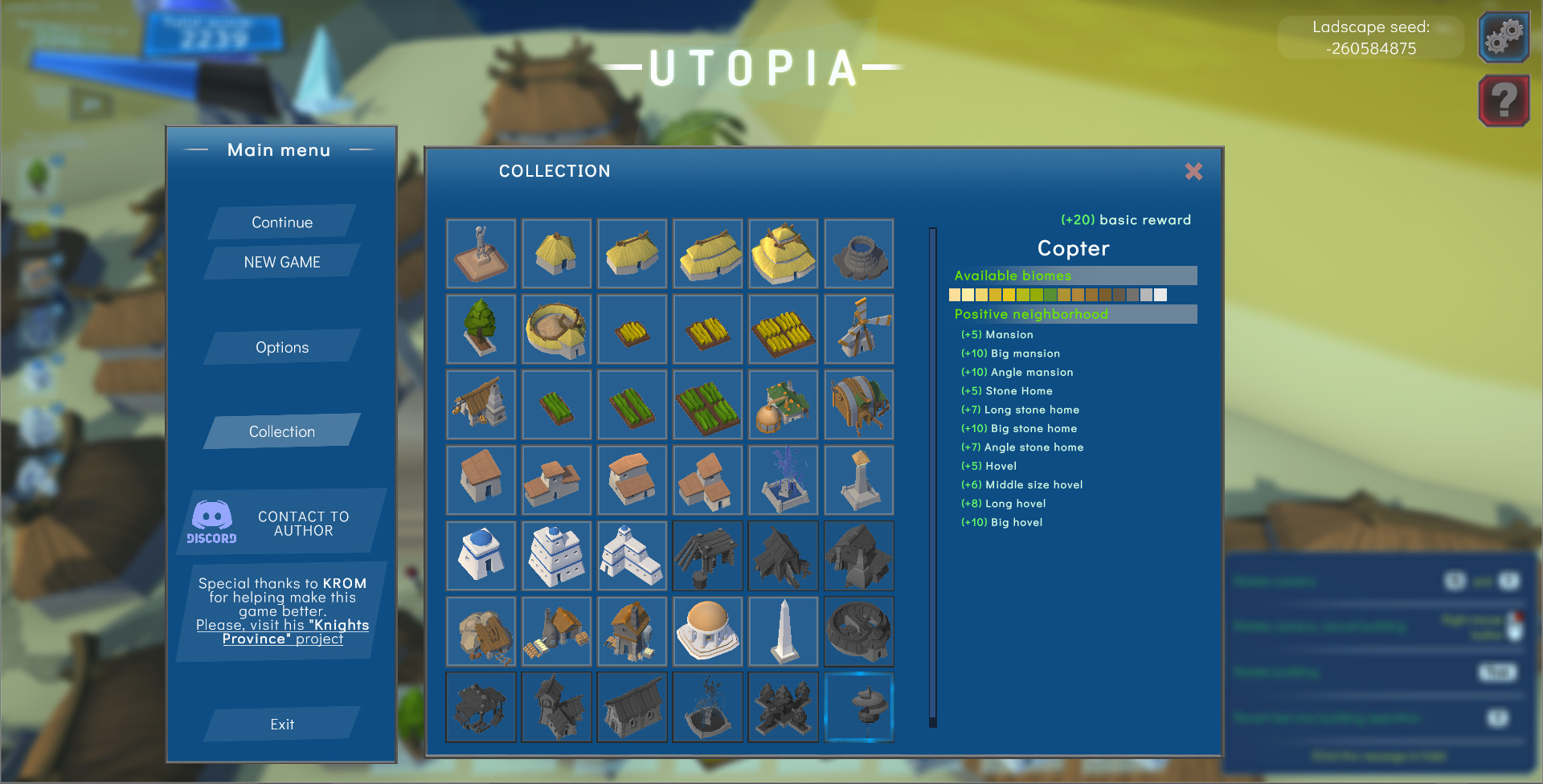Select the arena-shaped building in the second row
Image resolution: width=1543 pixels, height=784 pixels.
556,329
